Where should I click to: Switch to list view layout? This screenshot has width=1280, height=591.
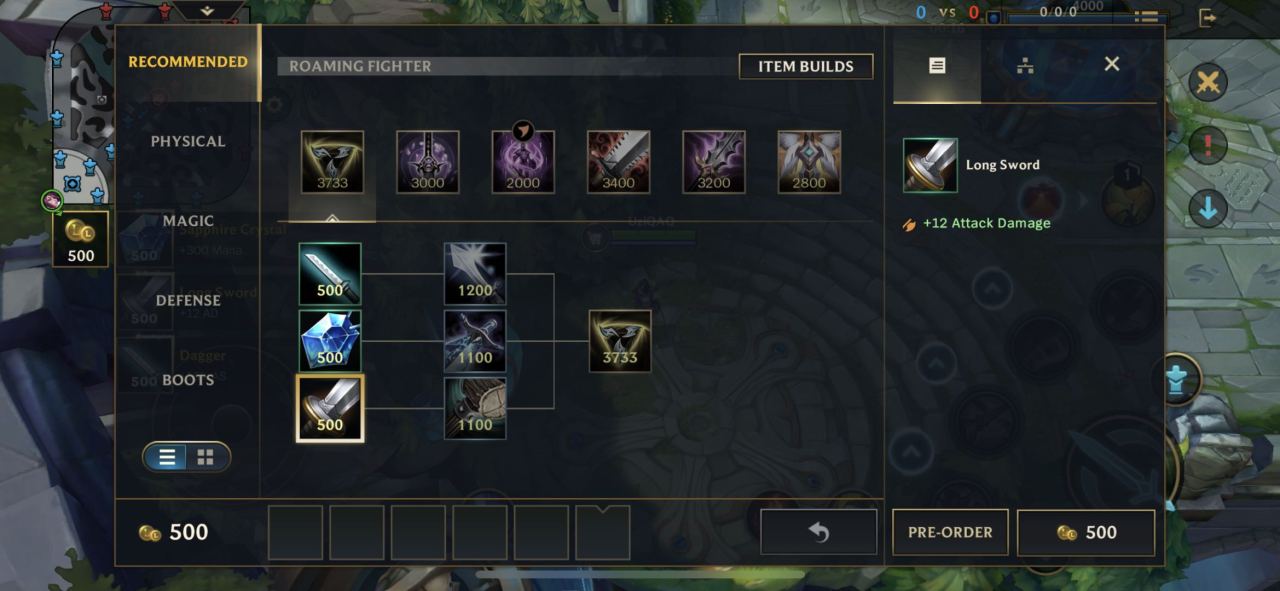(167, 457)
